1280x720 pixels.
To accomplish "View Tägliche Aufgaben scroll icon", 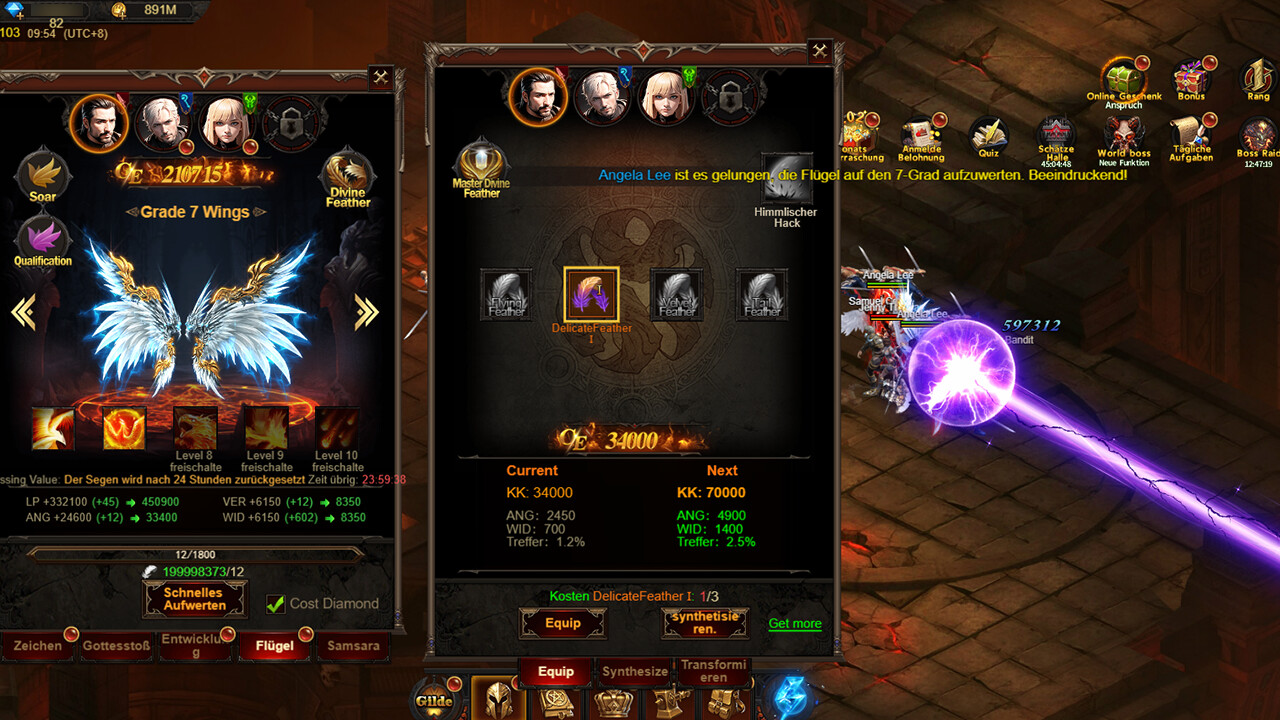I will click(1189, 132).
